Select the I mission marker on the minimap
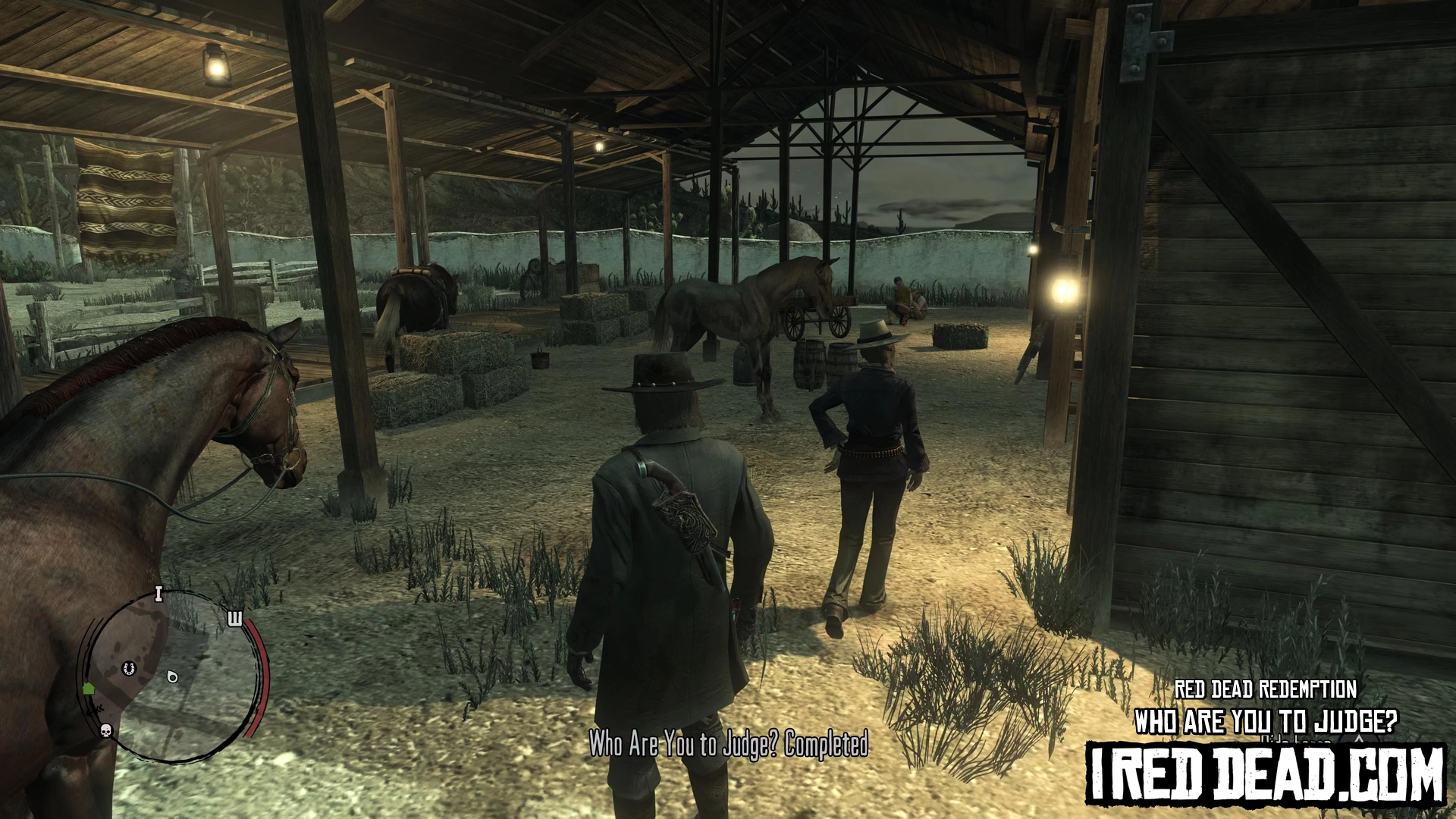The width and height of the screenshot is (1456, 819). tap(158, 594)
